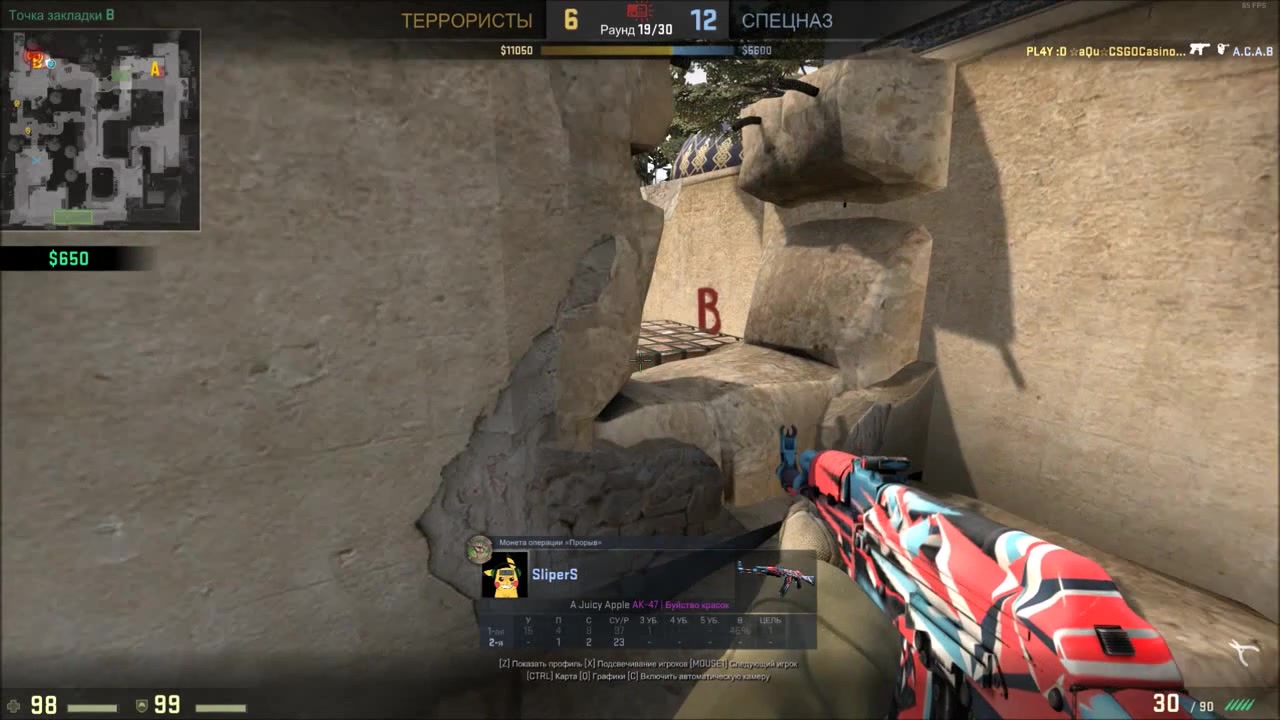Toggle automatic camera via [C] hint
Viewport: 1280px width, 720px height.
pos(700,677)
